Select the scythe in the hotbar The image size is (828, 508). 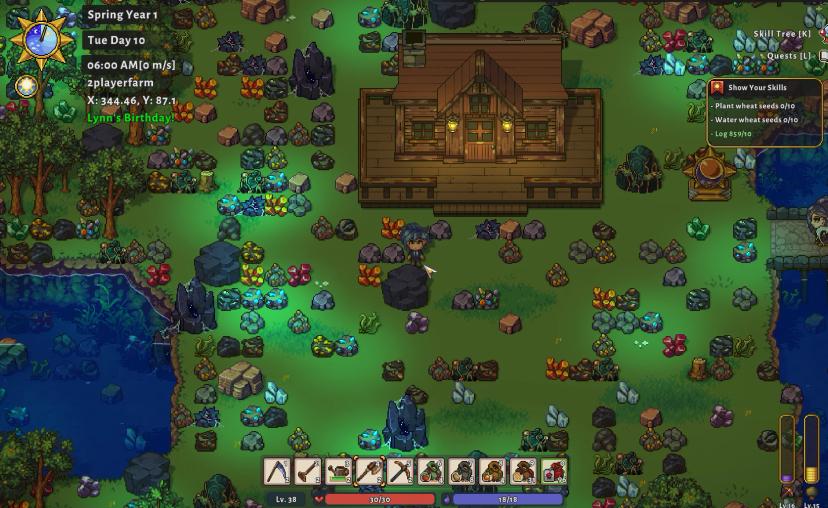(x=277, y=471)
